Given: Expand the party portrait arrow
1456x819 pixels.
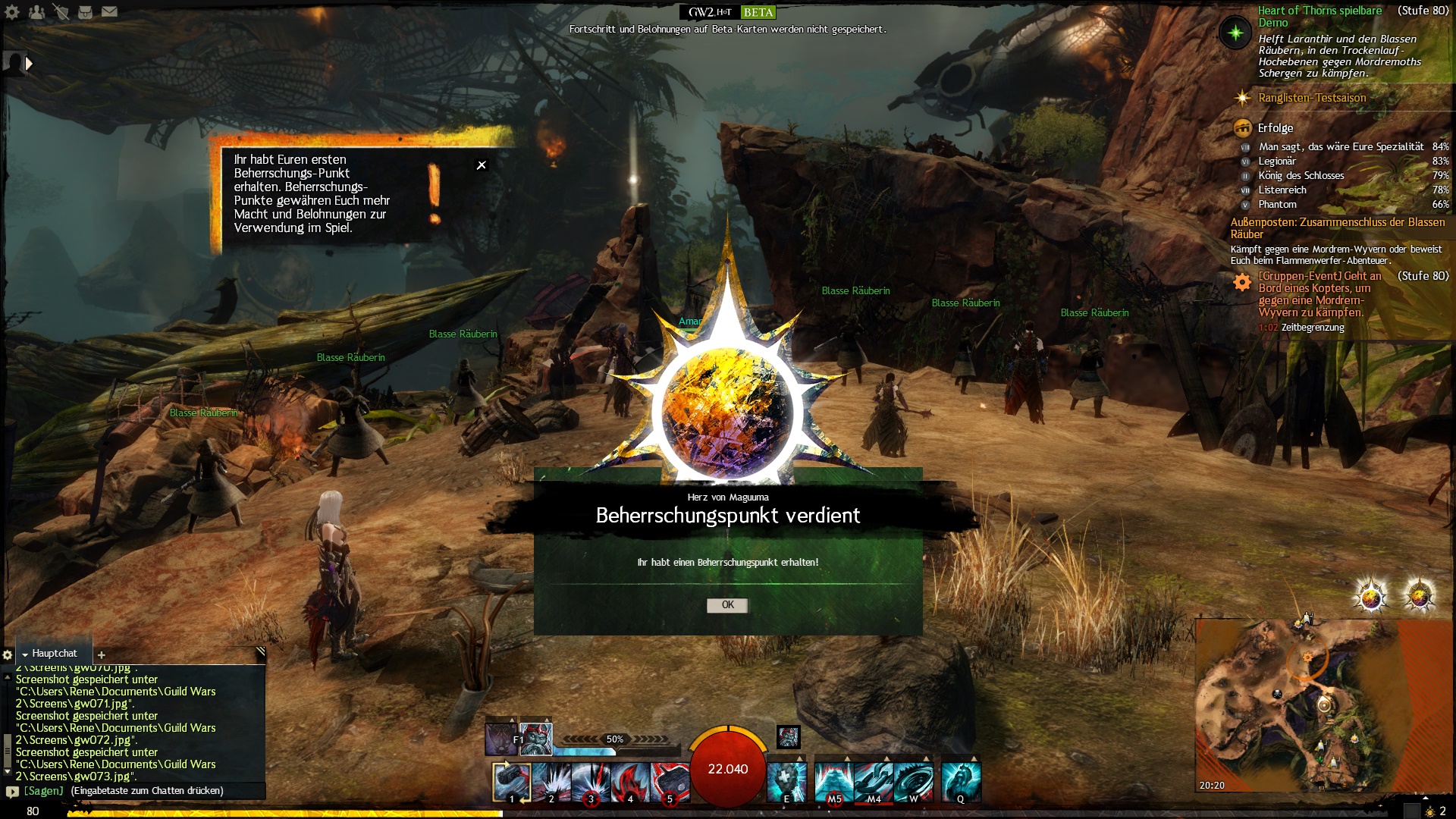Looking at the screenshot, I should coord(29,64).
